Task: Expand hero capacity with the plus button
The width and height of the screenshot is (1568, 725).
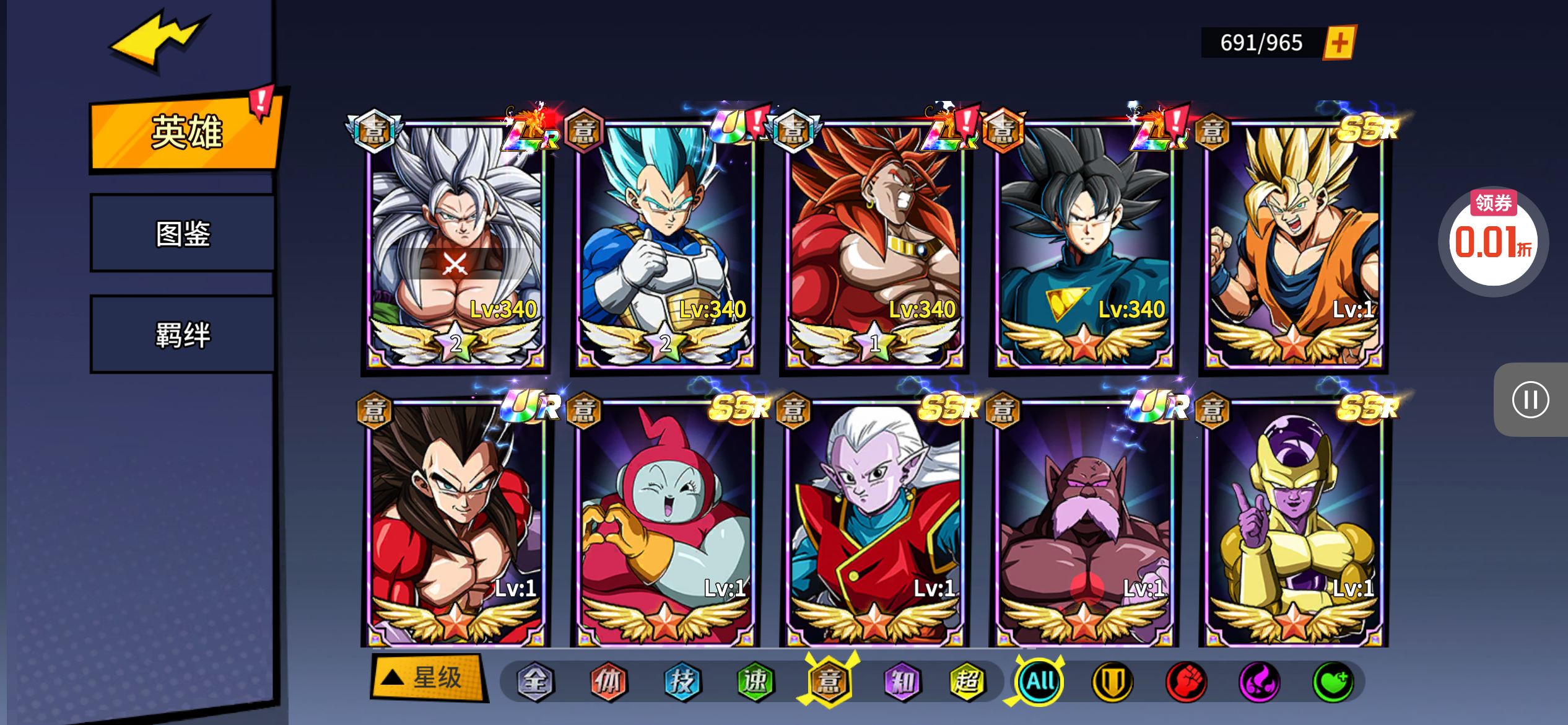Action: 1339,43
